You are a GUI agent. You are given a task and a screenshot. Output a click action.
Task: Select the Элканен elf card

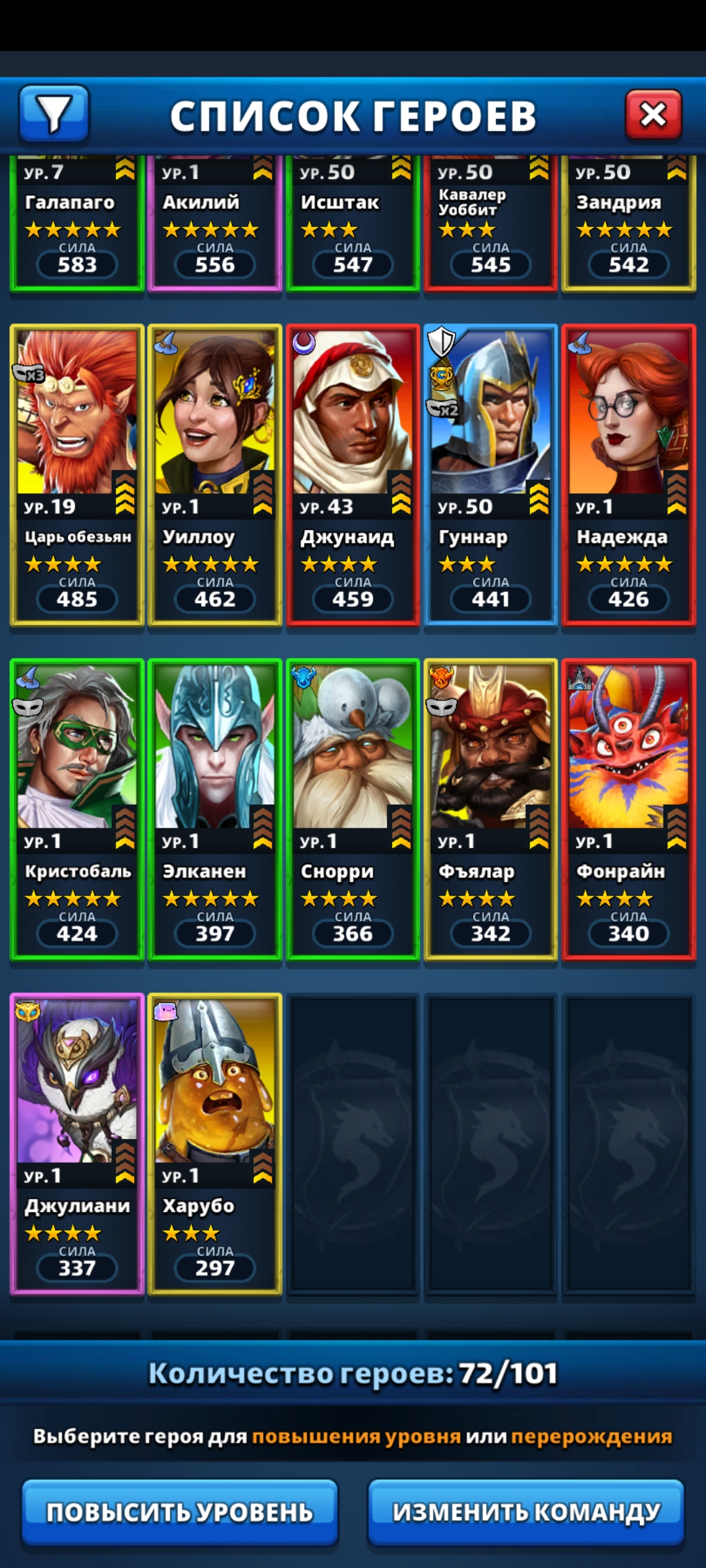pos(215,809)
